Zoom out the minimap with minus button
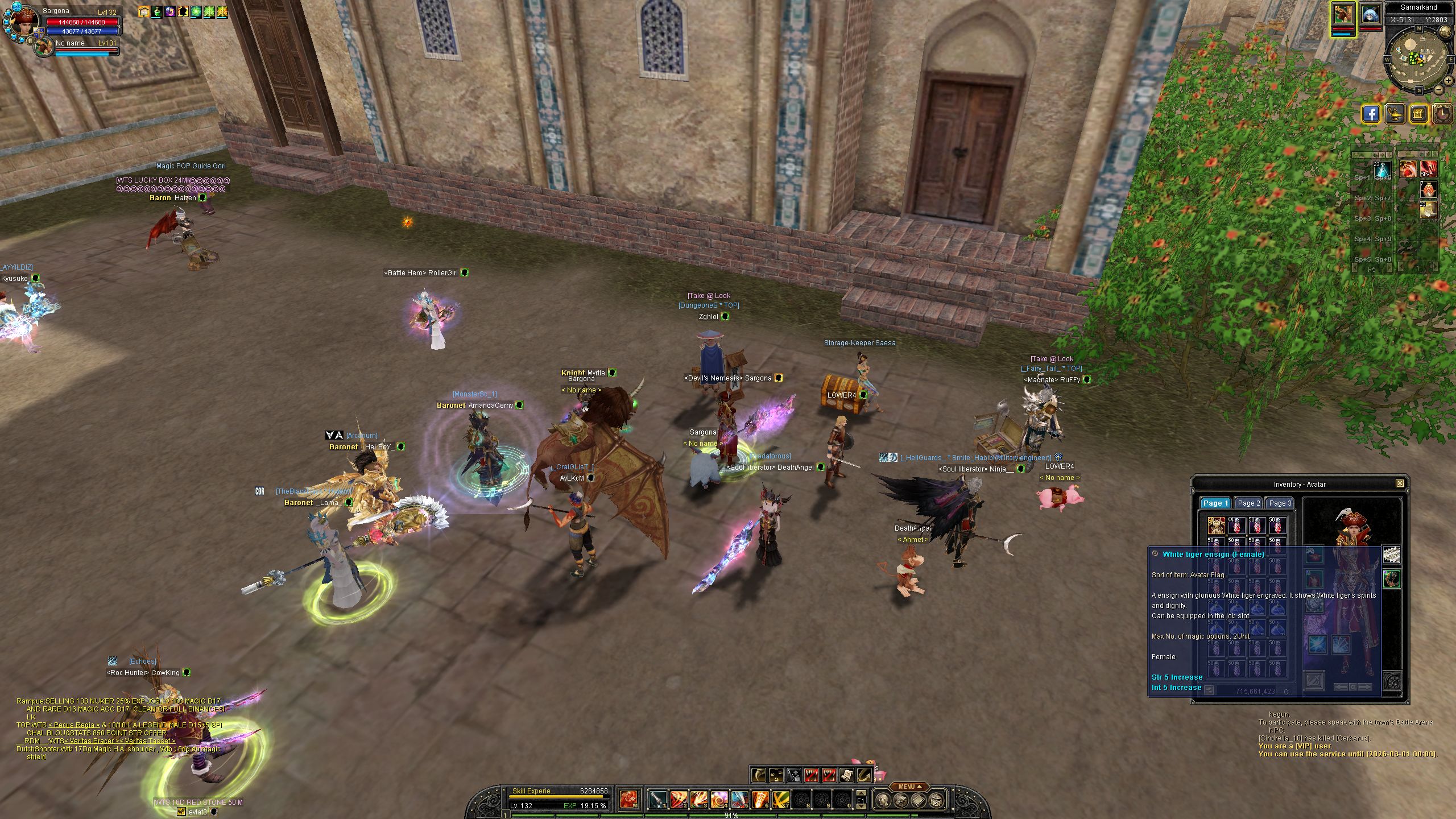This screenshot has width=1456, height=819. click(x=1438, y=90)
